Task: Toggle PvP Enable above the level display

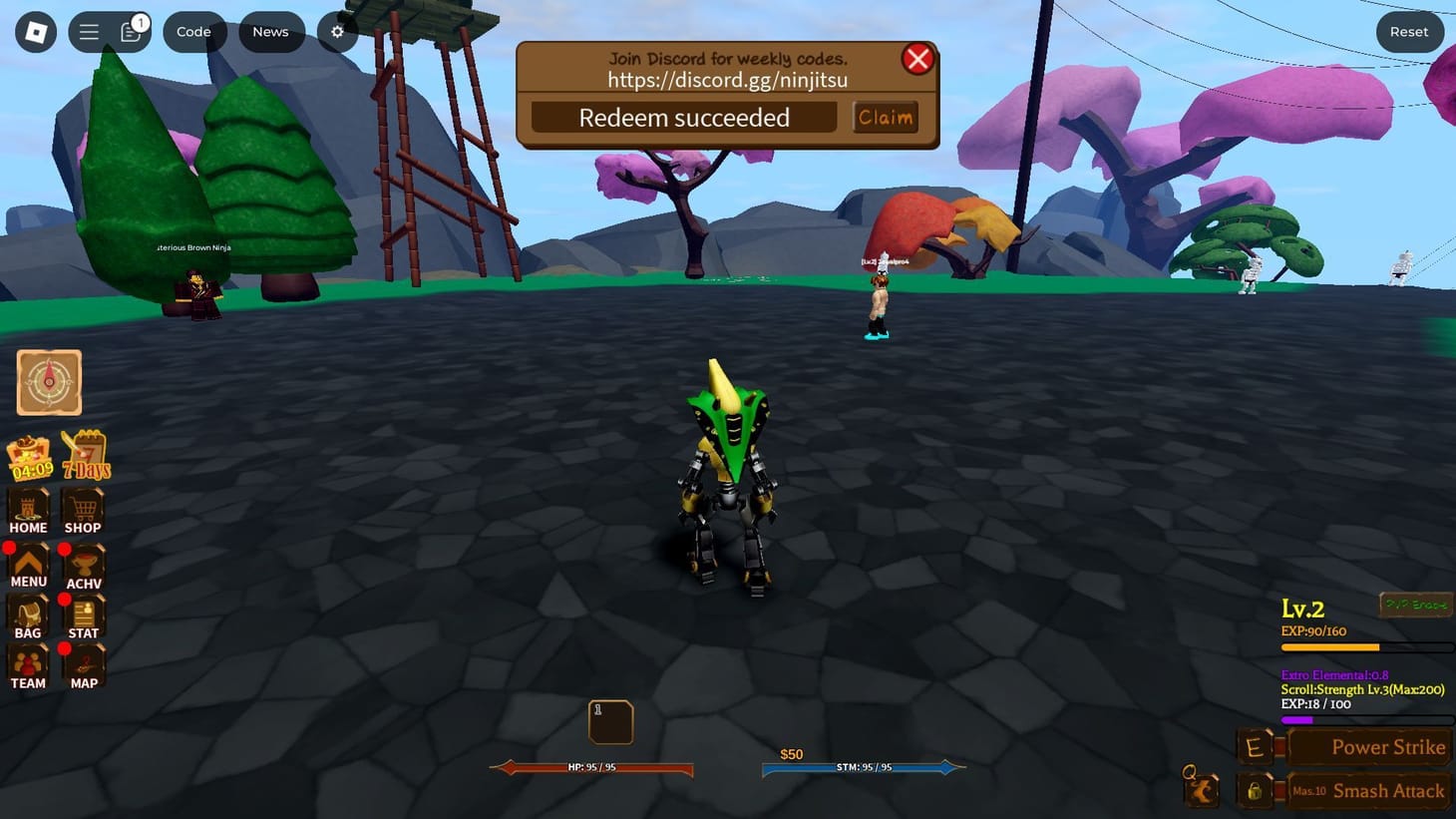Action: [x=1416, y=605]
